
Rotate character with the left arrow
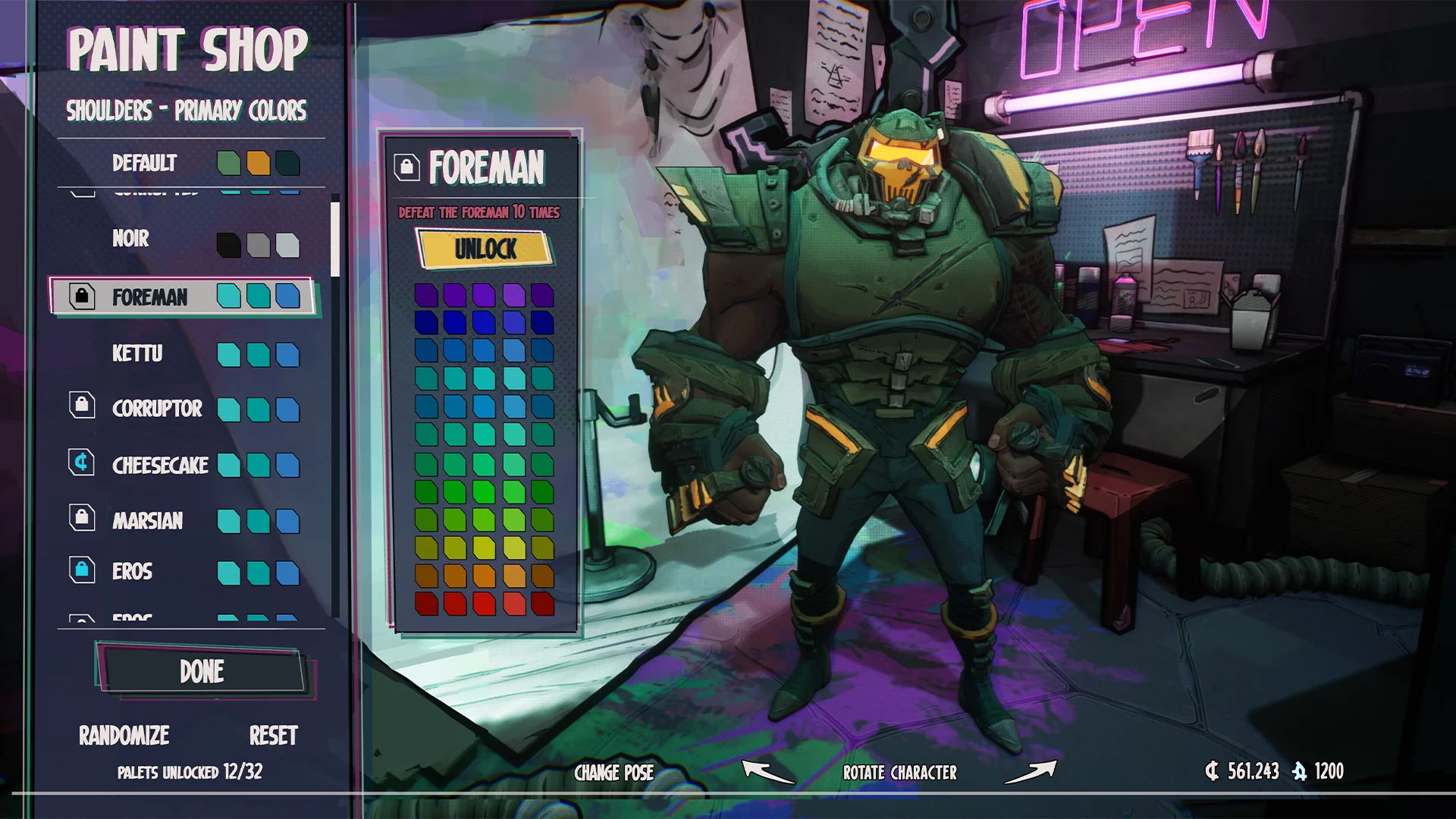pos(767,772)
